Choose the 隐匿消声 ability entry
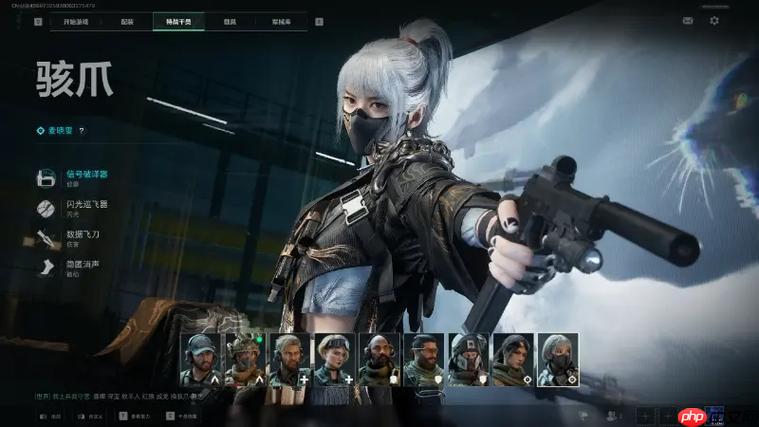This screenshot has height=427, width=759. (82, 267)
